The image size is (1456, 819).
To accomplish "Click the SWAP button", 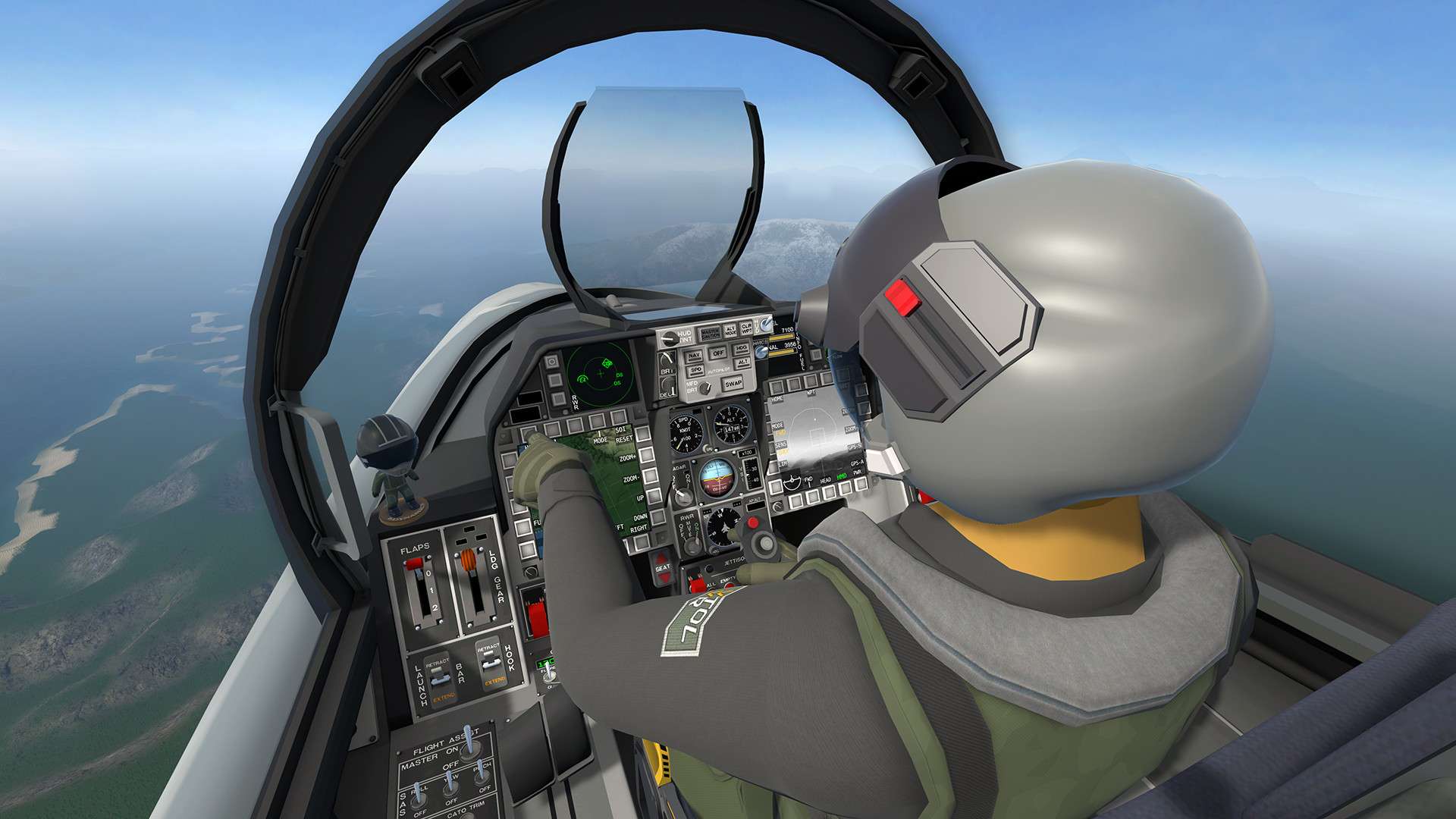I will pos(733,384).
